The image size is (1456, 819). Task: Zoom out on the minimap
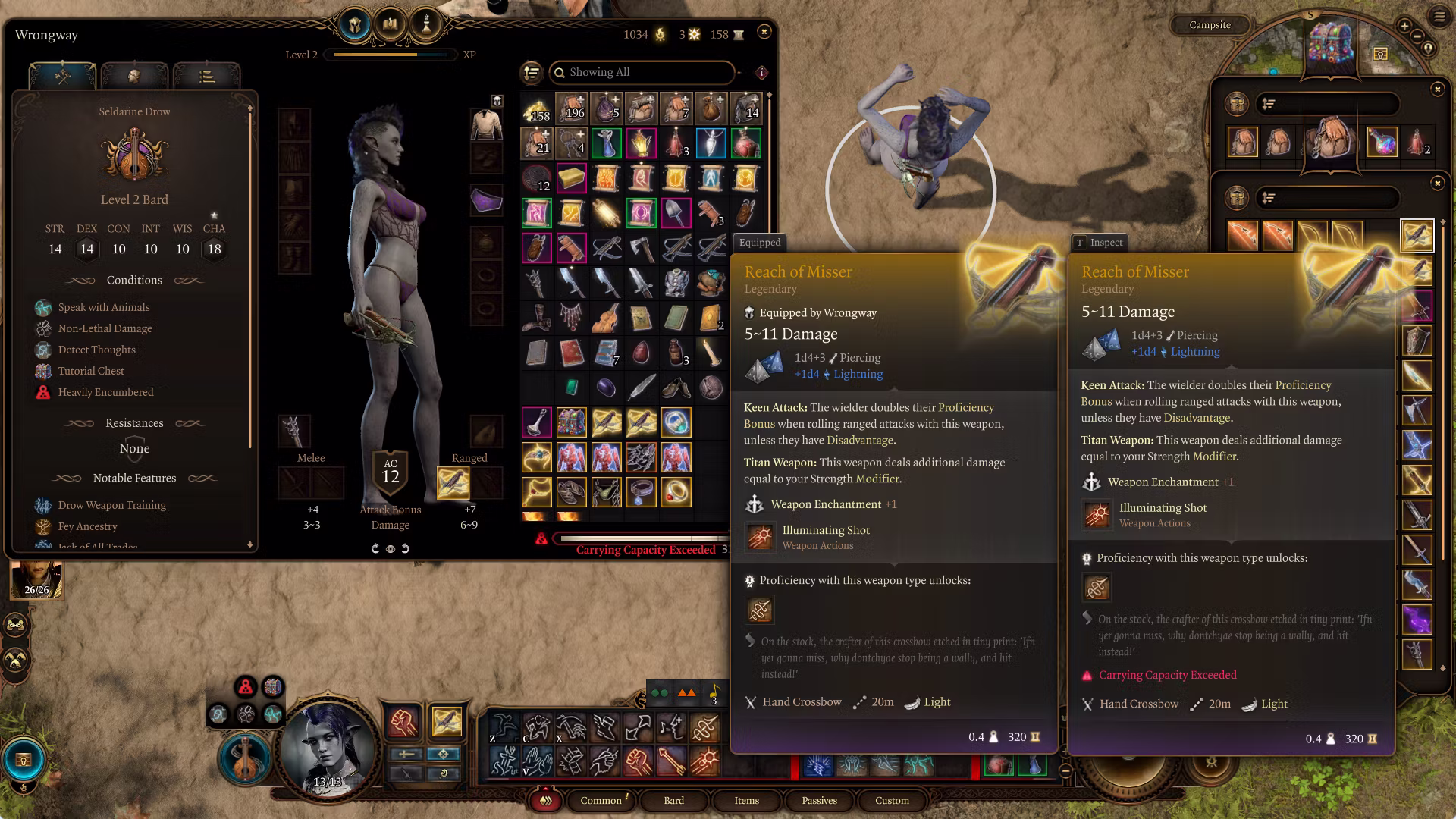pyautogui.click(x=1419, y=36)
